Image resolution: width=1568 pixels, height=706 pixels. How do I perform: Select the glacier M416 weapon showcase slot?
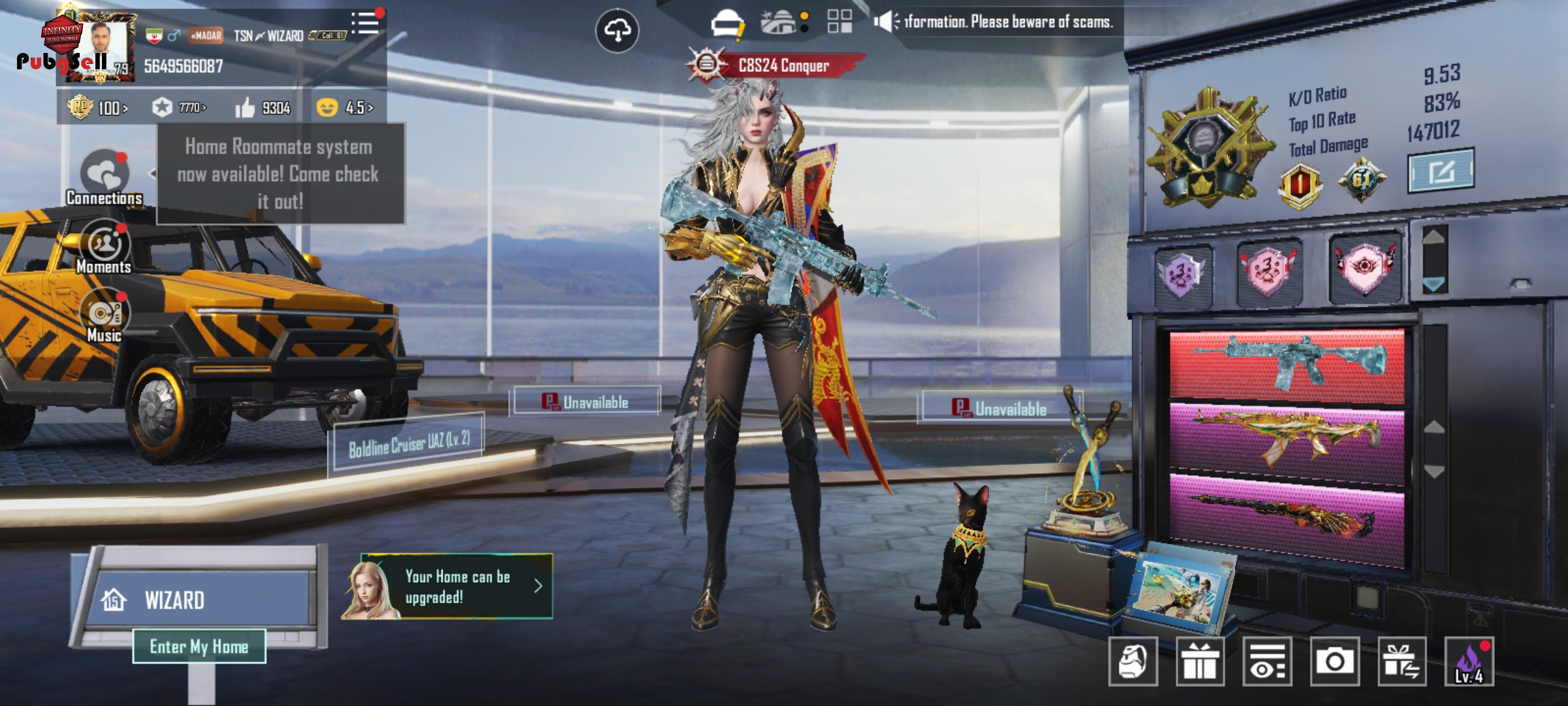pos(1286,364)
